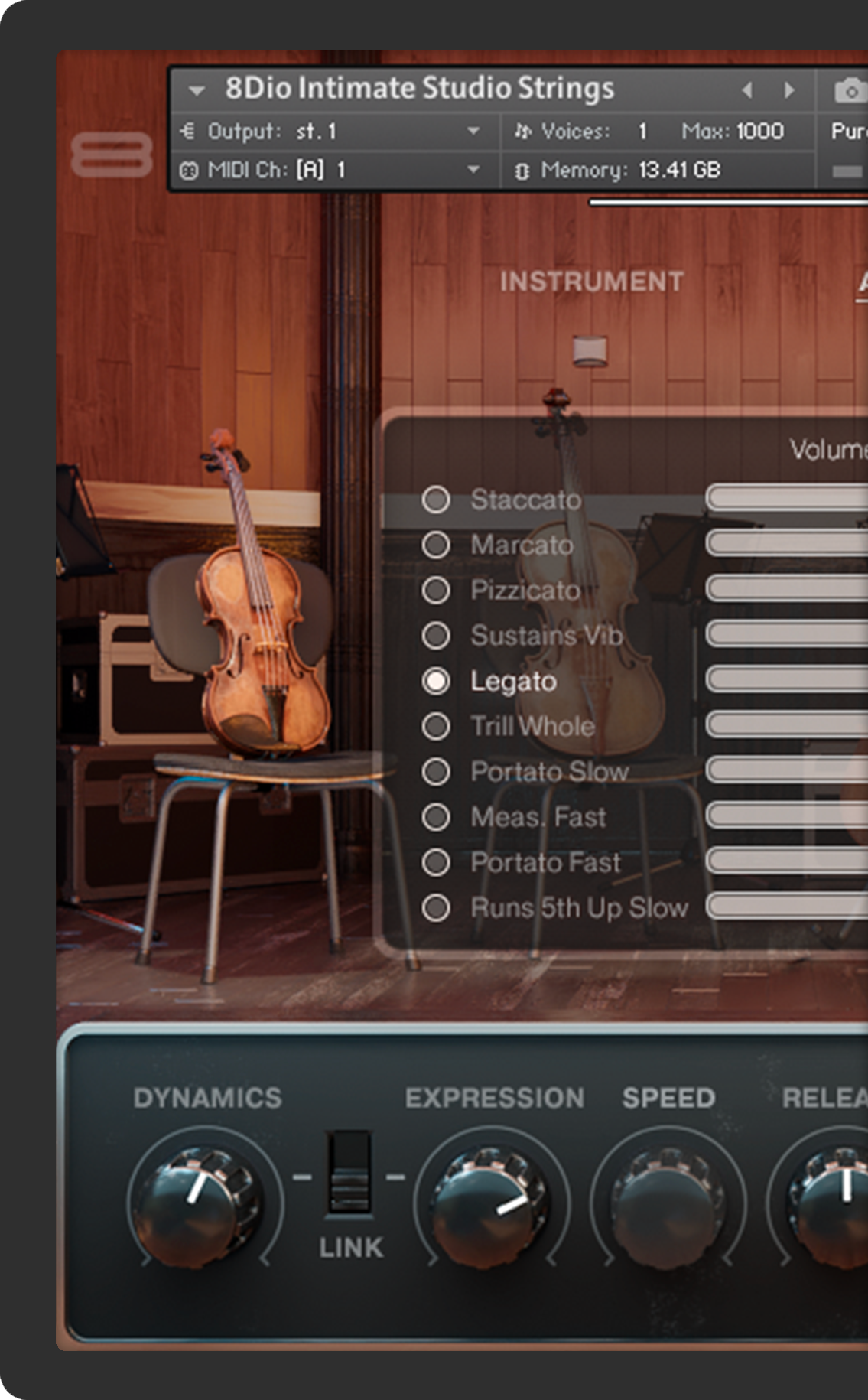
Task: Switch to Sustains Vib articulation
Action: pos(436,635)
